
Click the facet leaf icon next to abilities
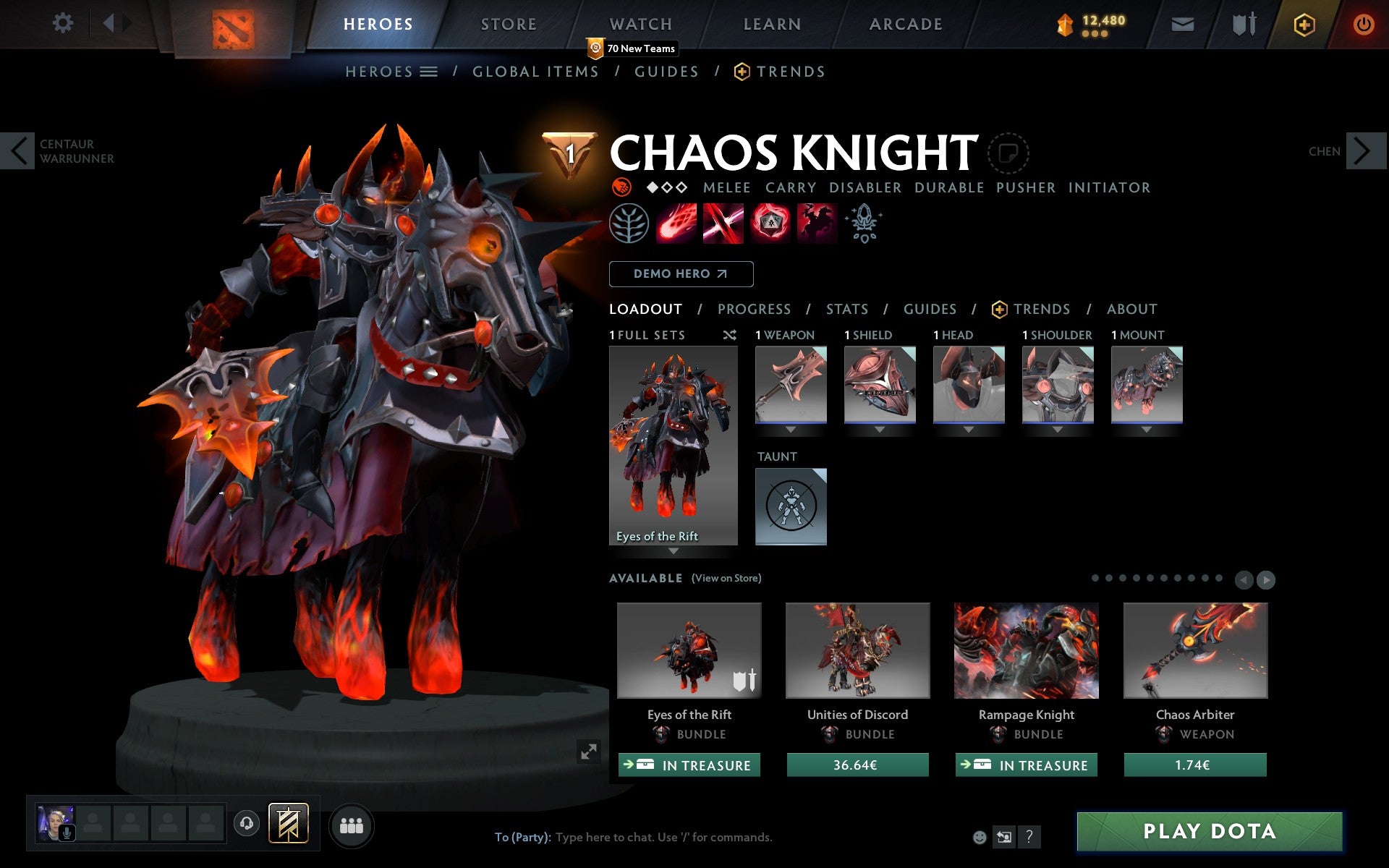[x=629, y=224]
